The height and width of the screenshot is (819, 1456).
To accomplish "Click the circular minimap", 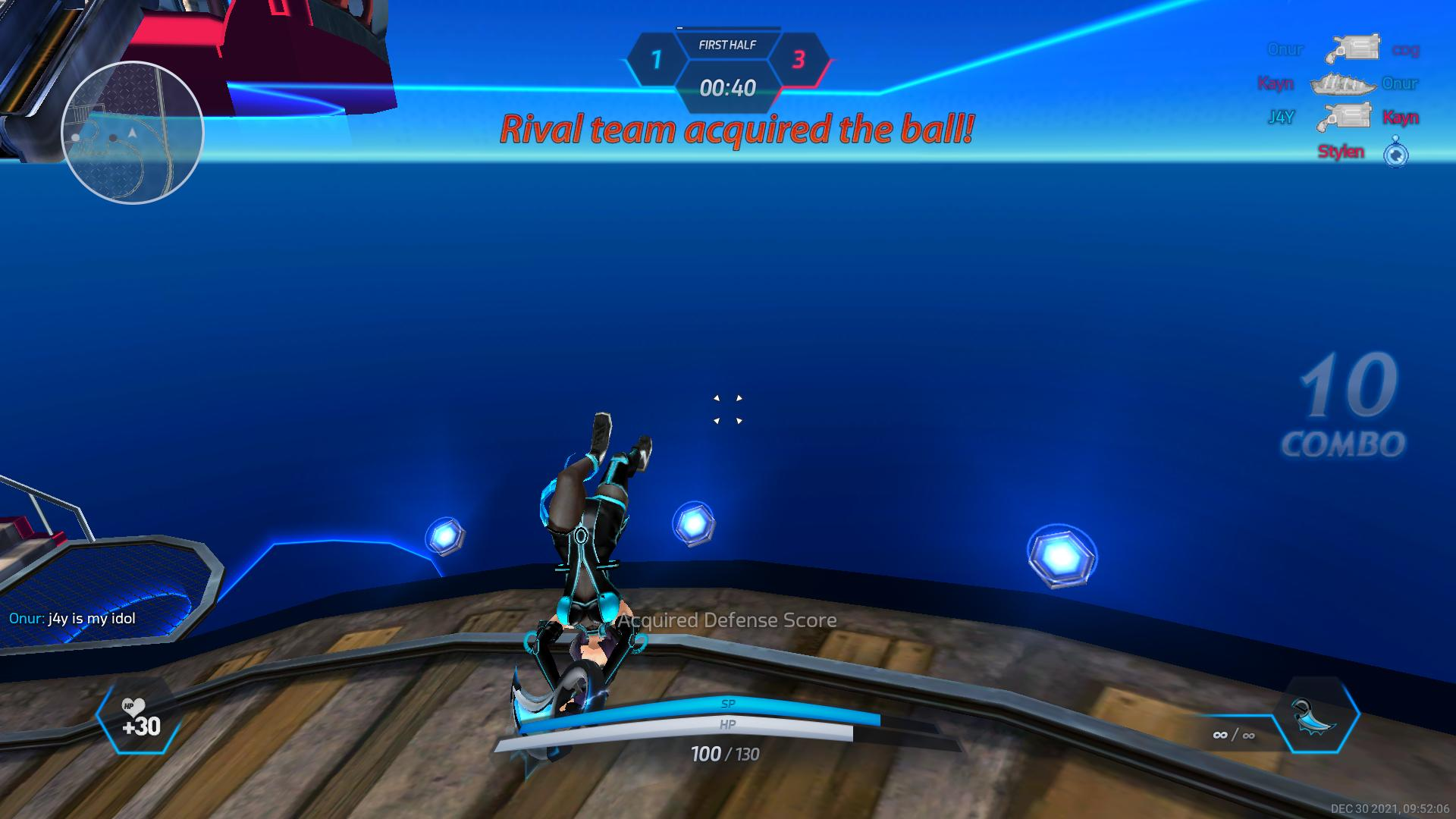I will (132, 133).
